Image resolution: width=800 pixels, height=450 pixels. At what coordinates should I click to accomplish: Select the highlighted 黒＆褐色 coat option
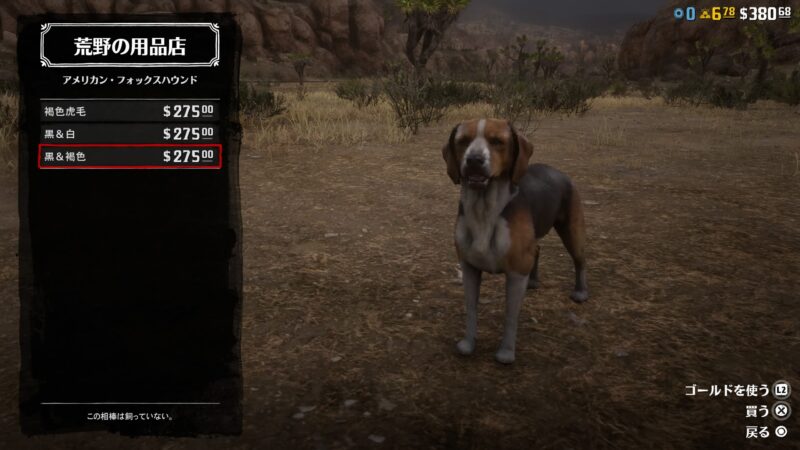[128, 156]
